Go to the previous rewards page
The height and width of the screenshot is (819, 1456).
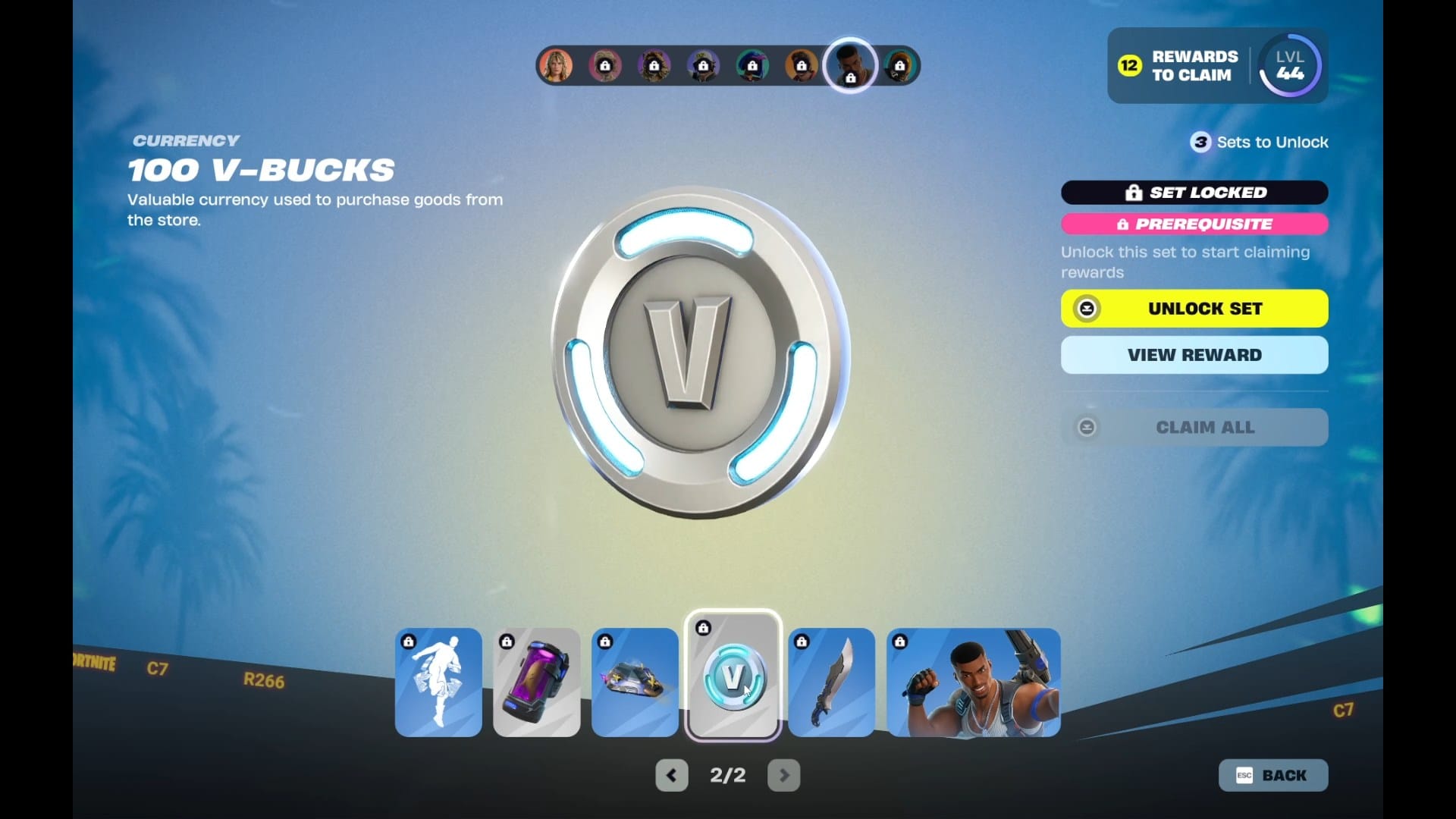tap(671, 775)
